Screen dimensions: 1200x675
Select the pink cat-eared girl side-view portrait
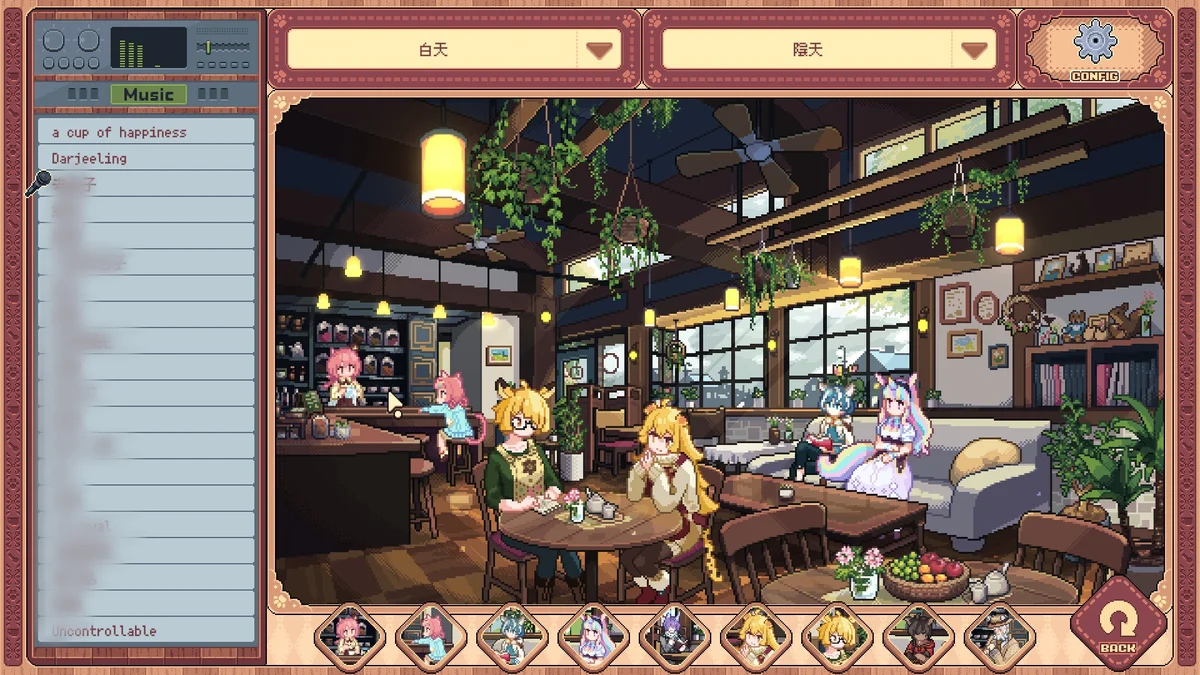coord(430,637)
